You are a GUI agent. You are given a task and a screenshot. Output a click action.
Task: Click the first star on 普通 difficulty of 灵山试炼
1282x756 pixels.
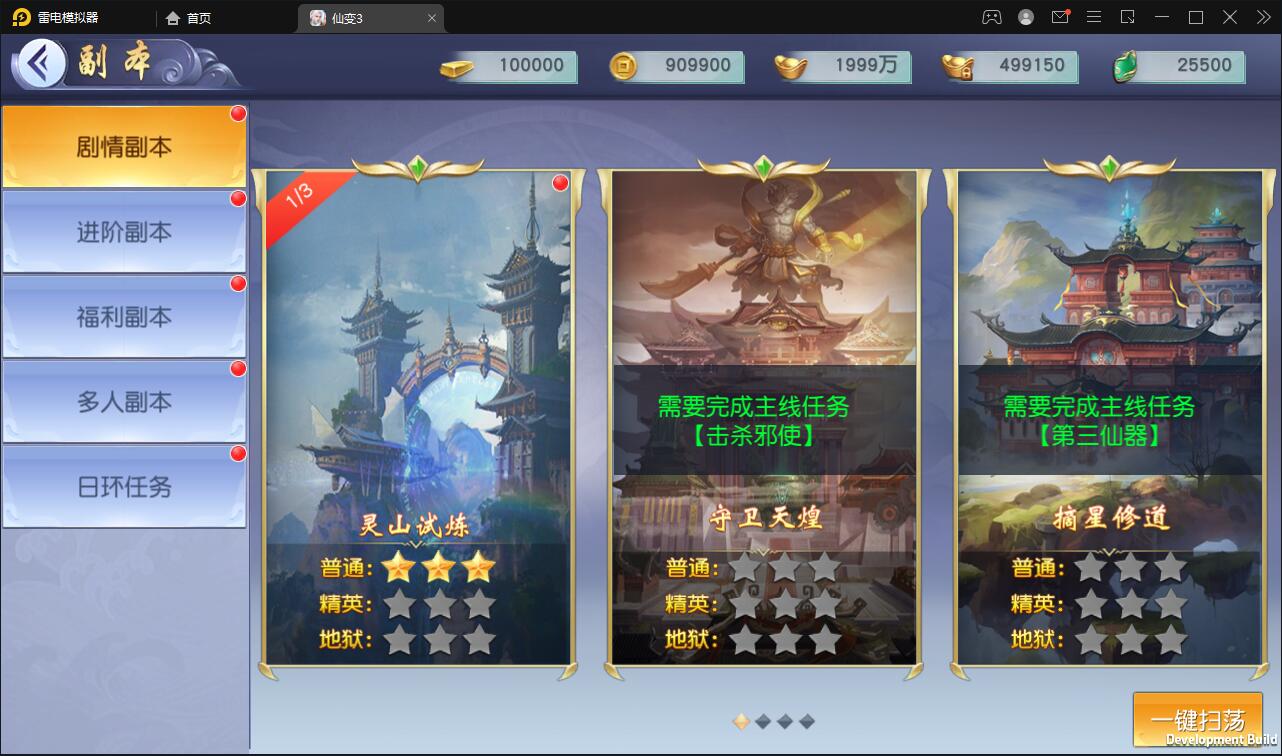click(399, 567)
